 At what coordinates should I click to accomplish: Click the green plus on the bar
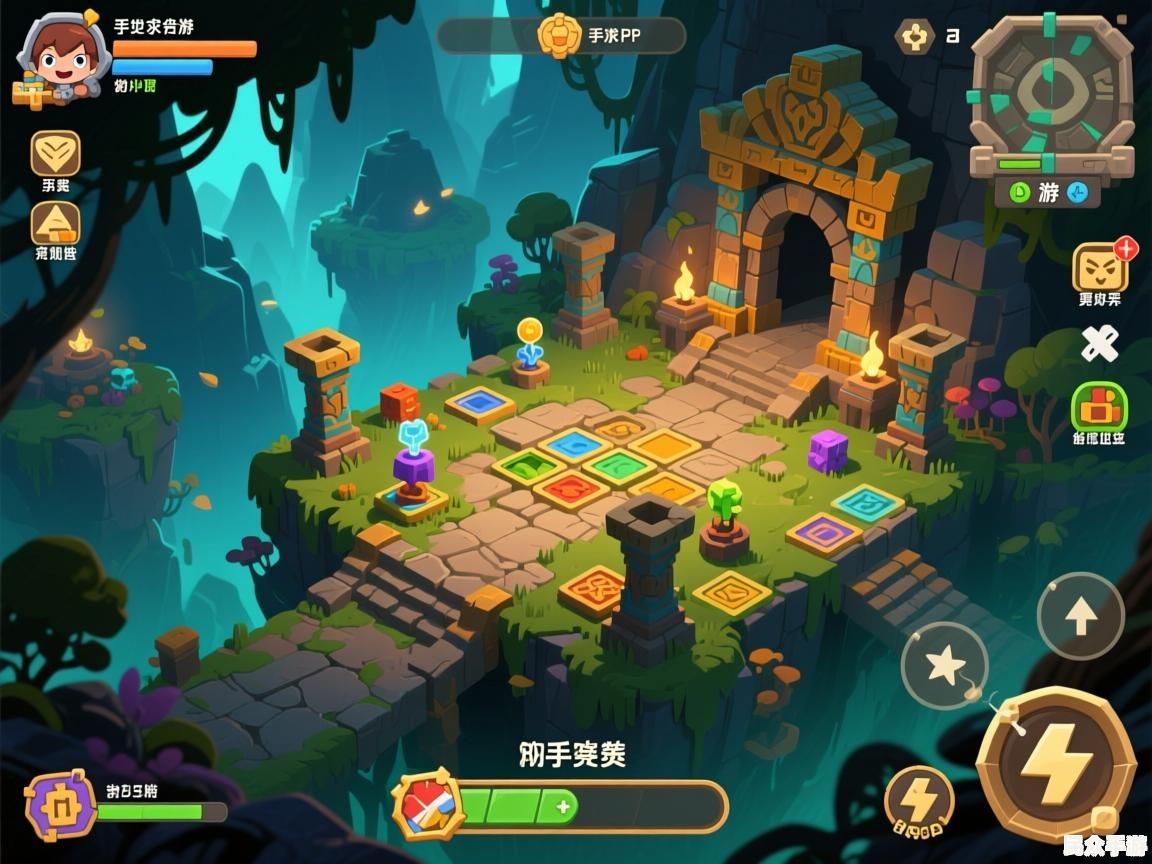click(563, 806)
